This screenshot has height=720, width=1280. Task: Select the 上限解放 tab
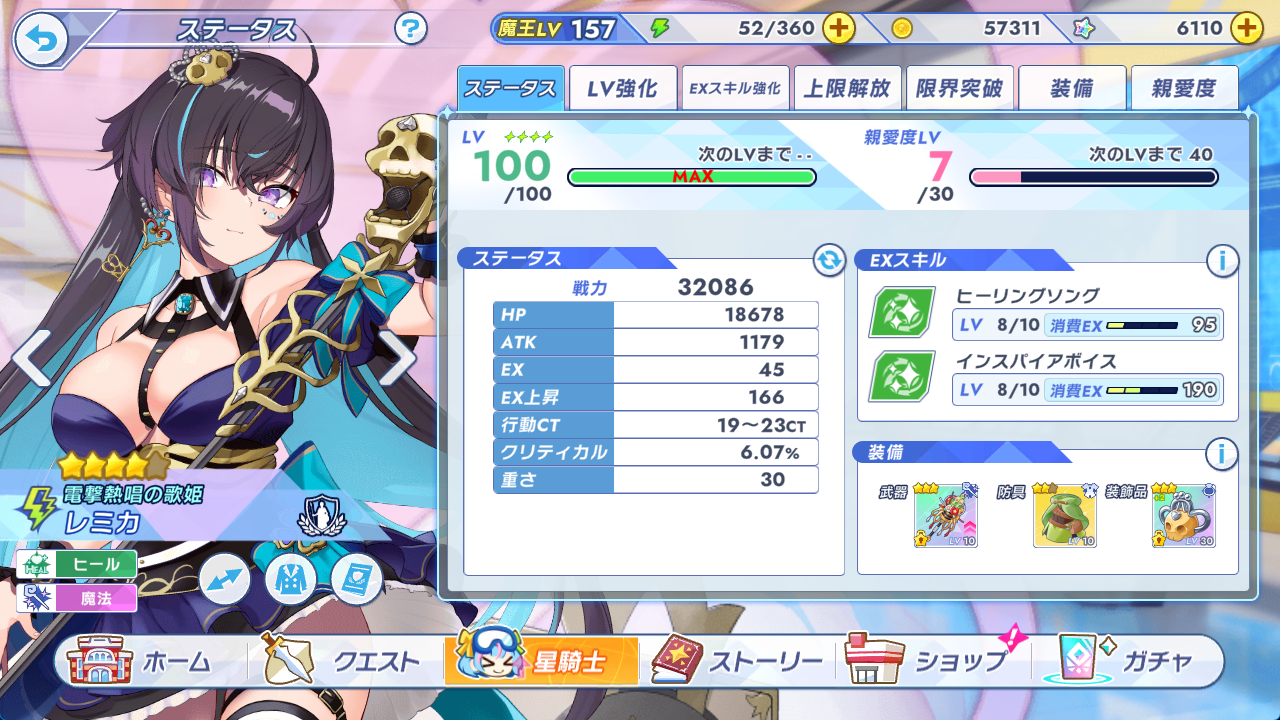point(847,89)
